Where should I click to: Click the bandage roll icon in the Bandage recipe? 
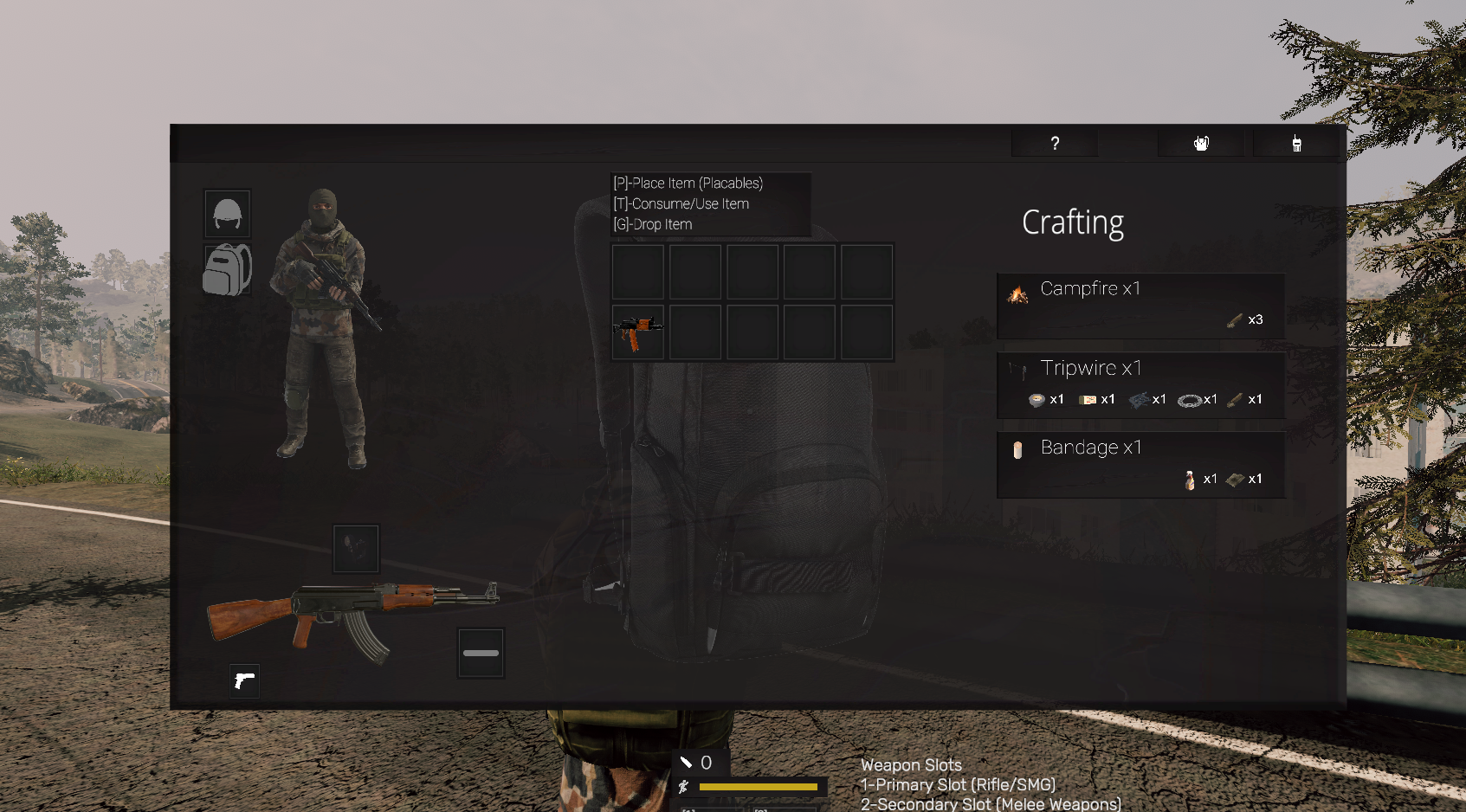[1017, 450]
